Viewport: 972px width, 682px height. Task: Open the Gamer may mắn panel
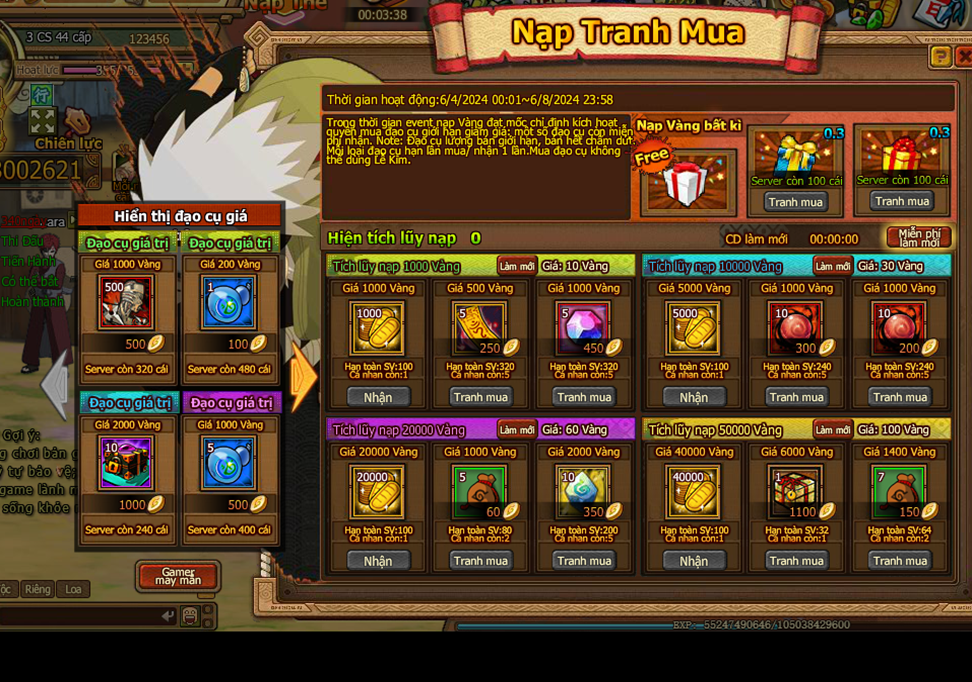pos(177,575)
